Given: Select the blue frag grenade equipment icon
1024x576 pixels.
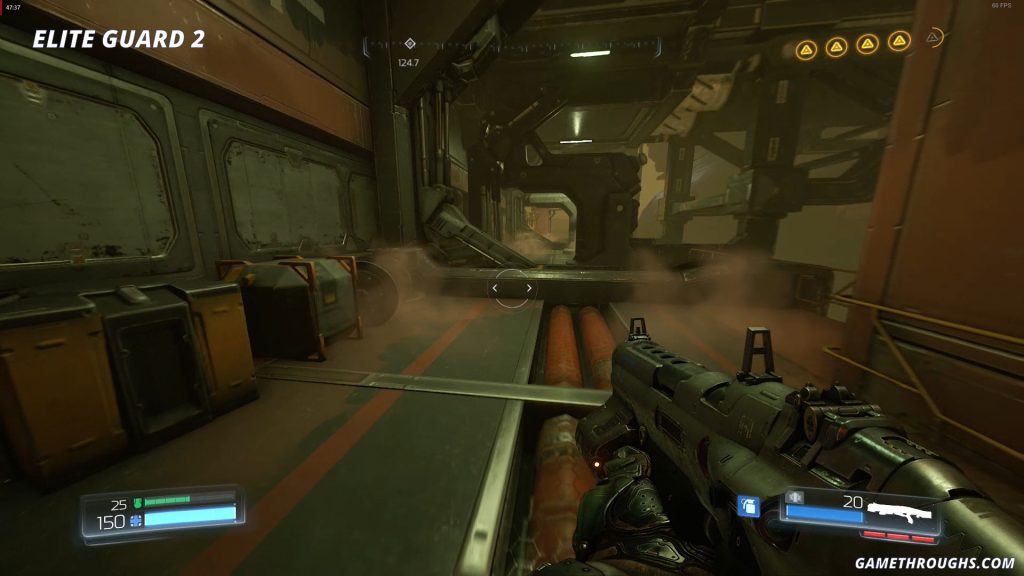Looking at the screenshot, I should tap(748, 506).
